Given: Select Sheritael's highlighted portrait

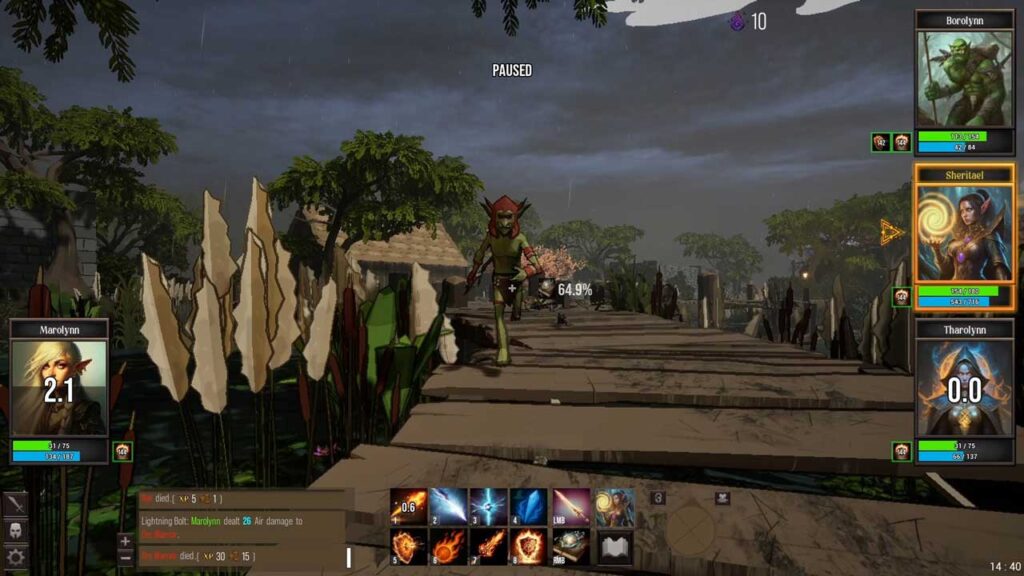Looking at the screenshot, I should tap(964, 232).
